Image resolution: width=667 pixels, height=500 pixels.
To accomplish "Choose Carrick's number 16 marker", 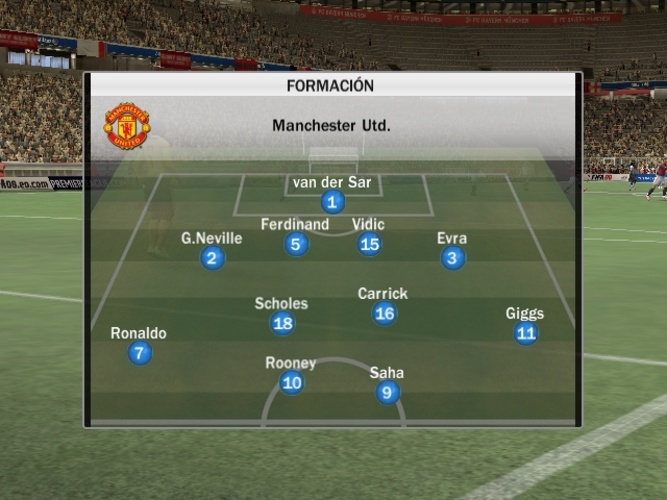I will point(384,314).
